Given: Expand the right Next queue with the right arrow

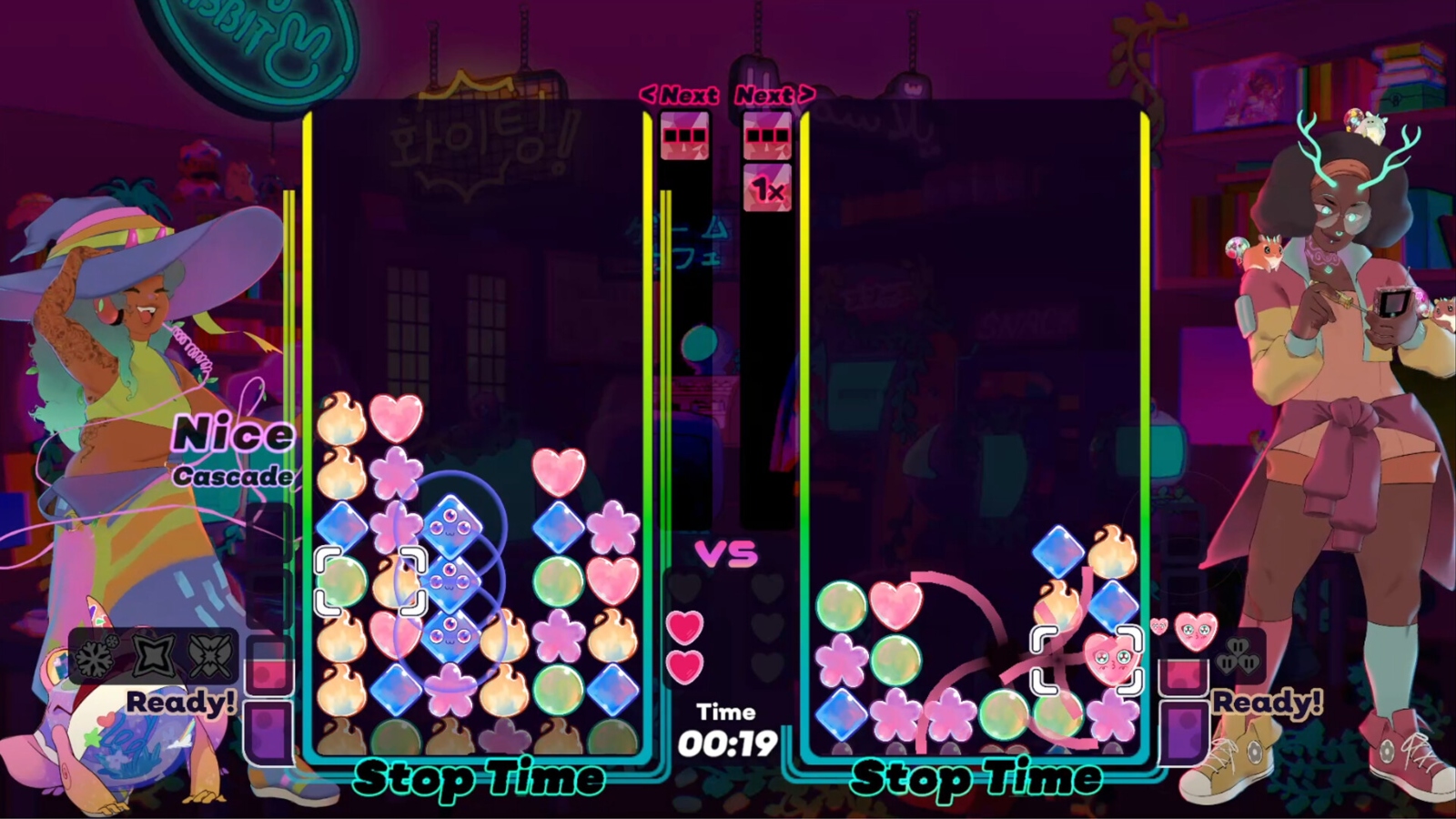Looking at the screenshot, I should (806, 93).
